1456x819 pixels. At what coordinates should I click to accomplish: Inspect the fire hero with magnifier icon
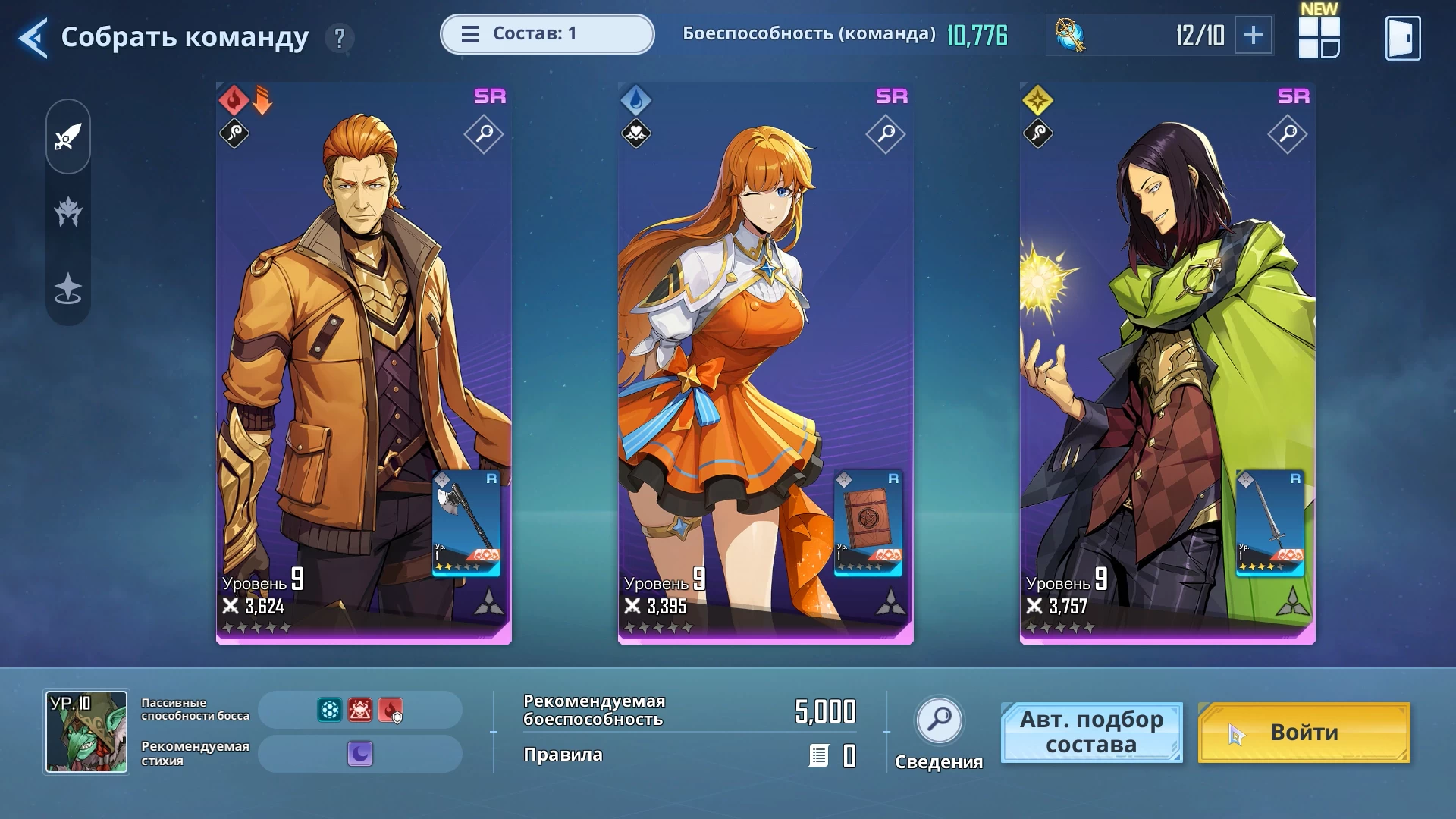tap(484, 134)
